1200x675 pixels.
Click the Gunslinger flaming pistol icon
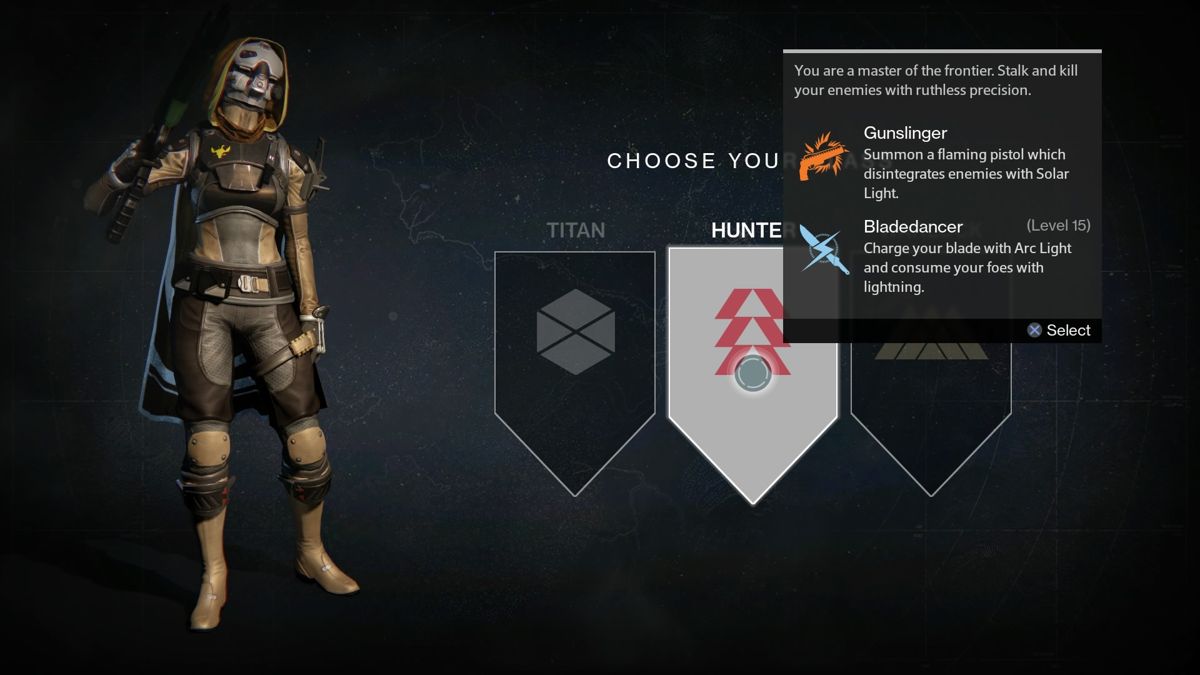[x=823, y=157]
